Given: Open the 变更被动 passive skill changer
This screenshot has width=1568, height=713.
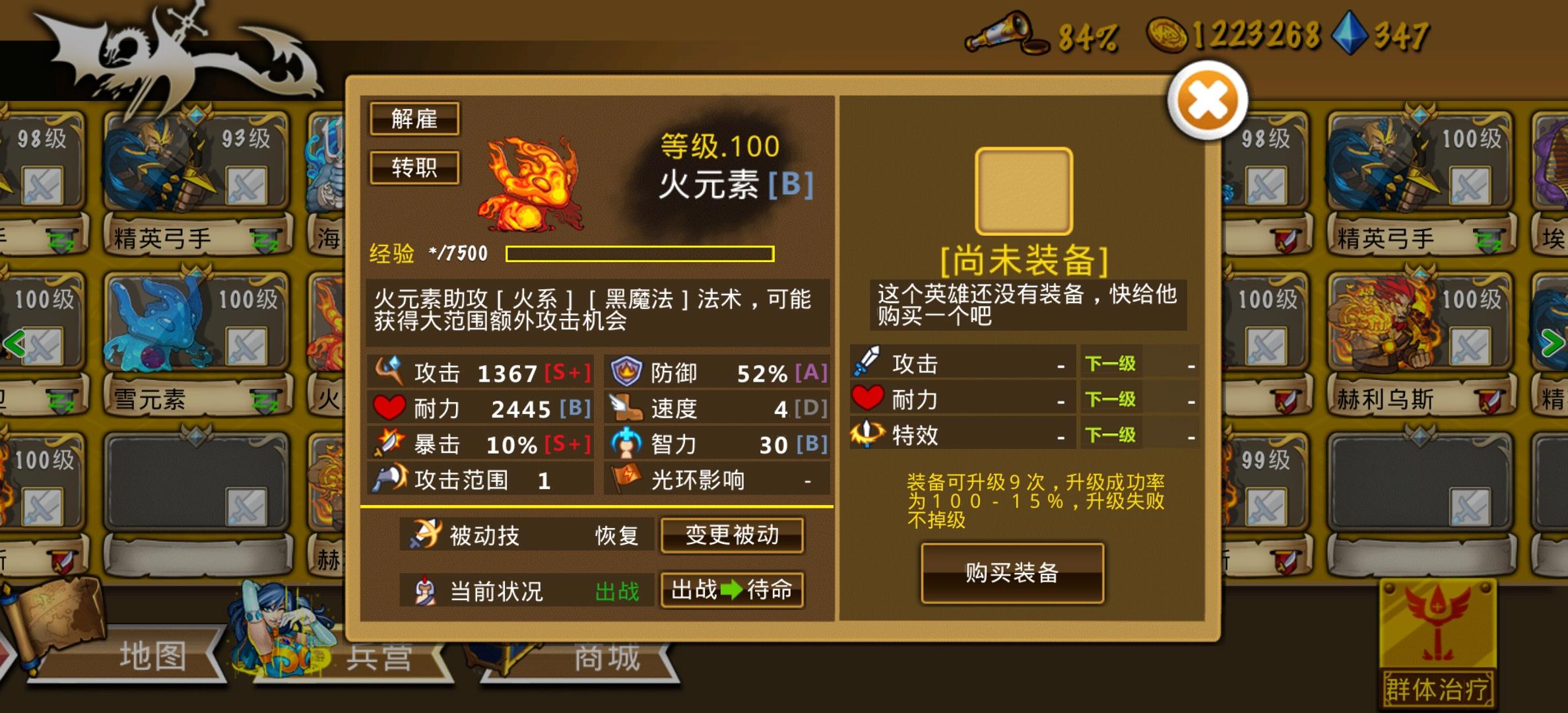Looking at the screenshot, I should [x=731, y=536].
